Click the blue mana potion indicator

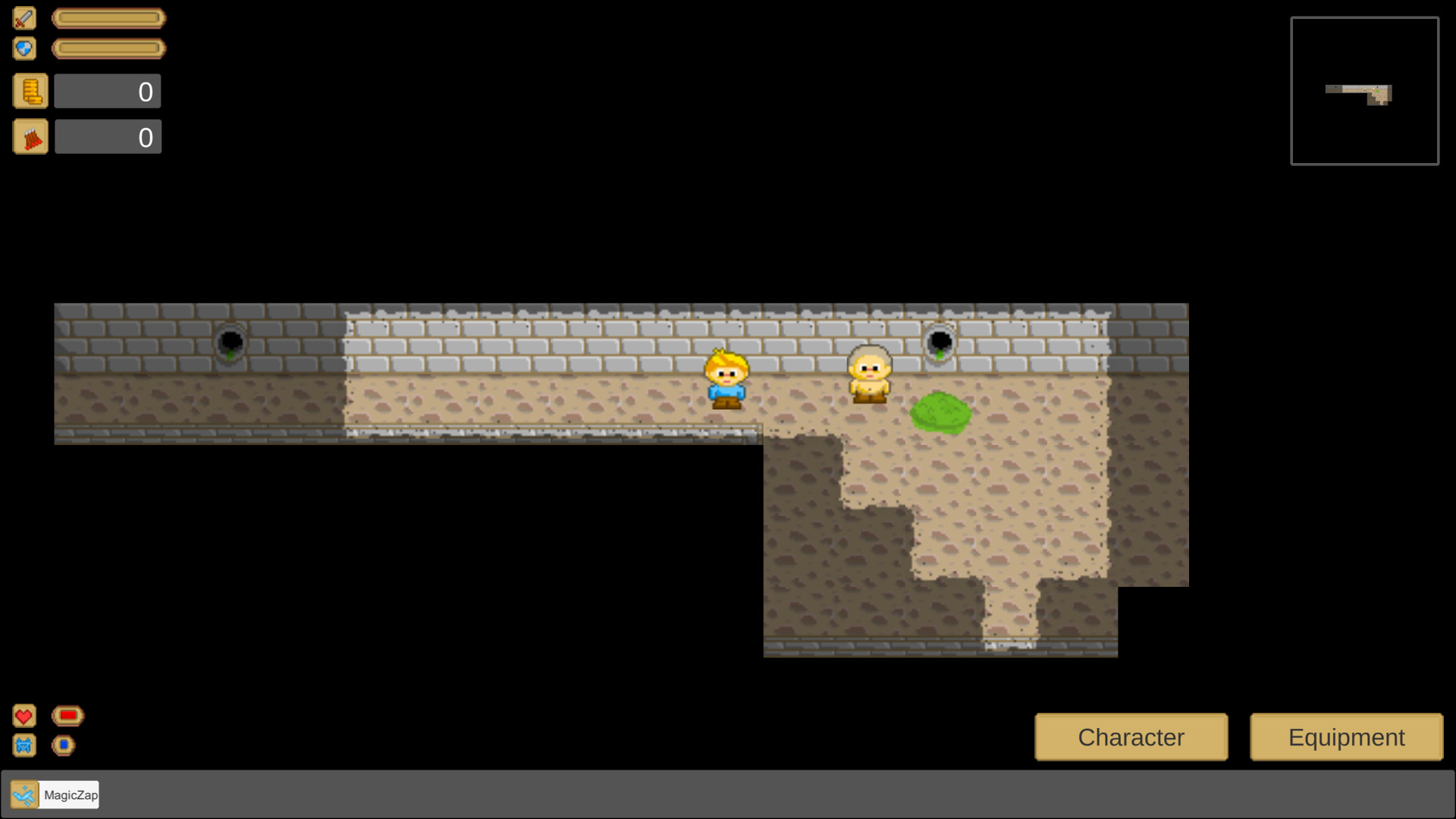(x=64, y=745)
